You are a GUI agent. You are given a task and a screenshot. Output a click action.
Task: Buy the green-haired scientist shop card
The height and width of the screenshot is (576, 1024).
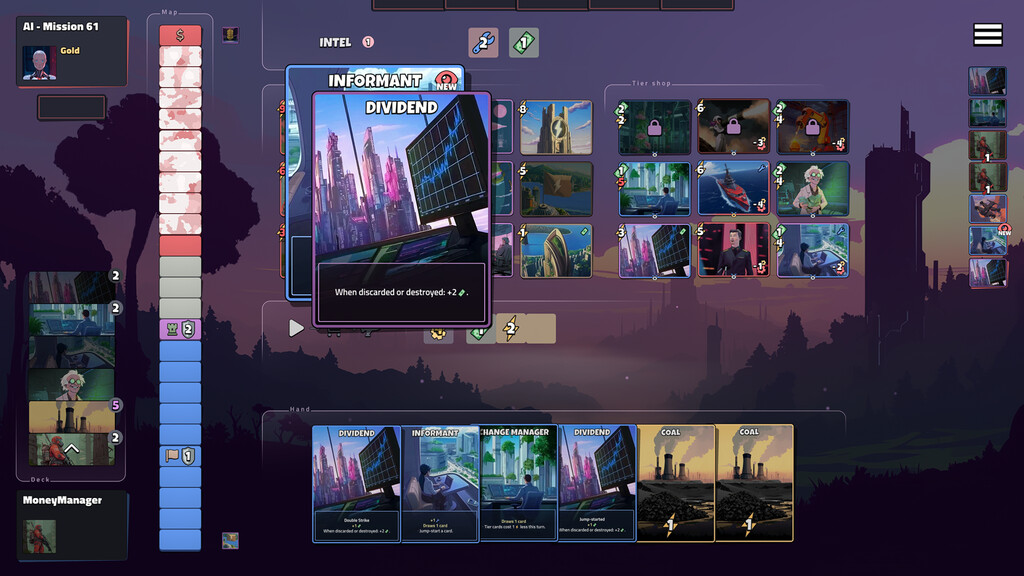[813, 189]
